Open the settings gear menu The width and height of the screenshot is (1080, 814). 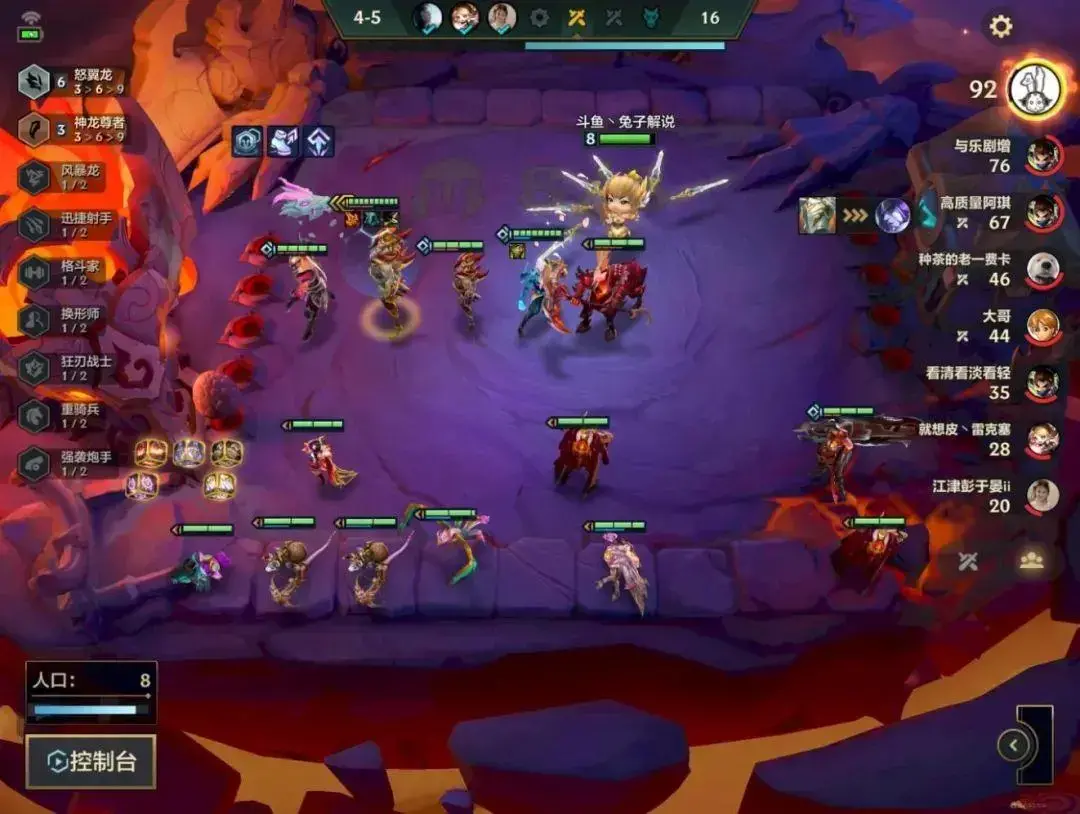coord(1000,27)
